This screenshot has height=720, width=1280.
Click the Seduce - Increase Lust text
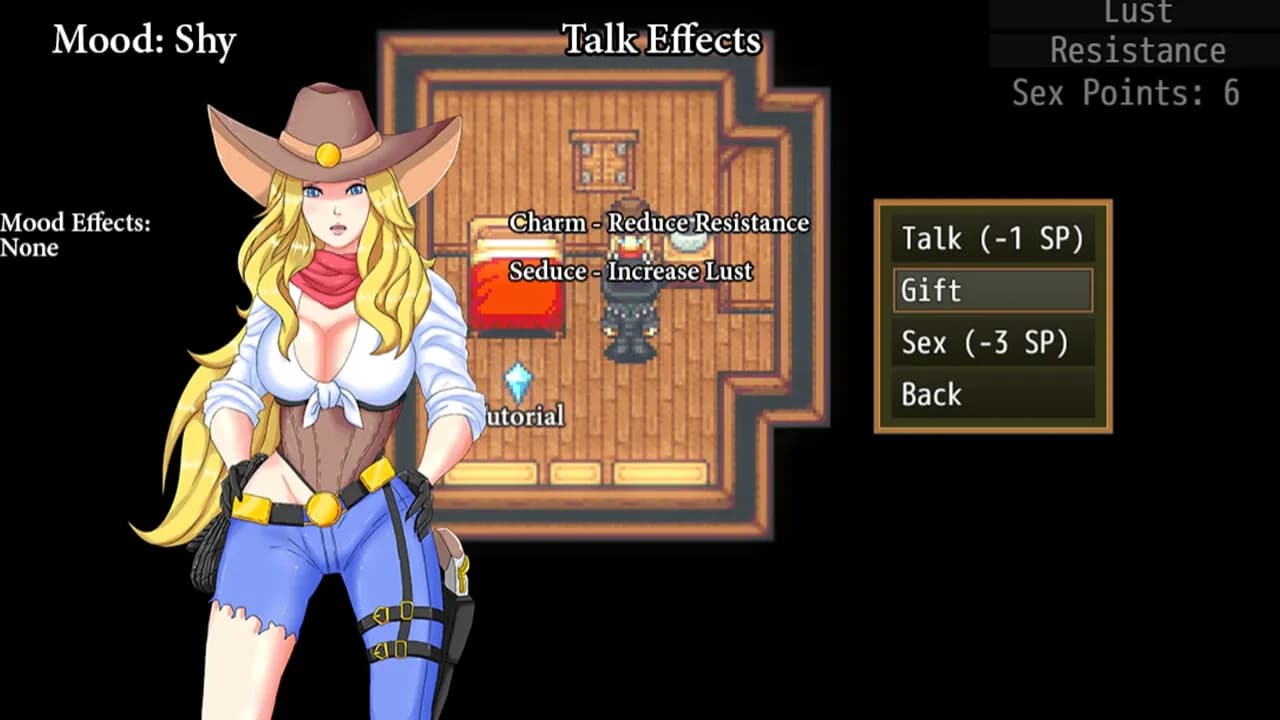[x=629, y=271]
